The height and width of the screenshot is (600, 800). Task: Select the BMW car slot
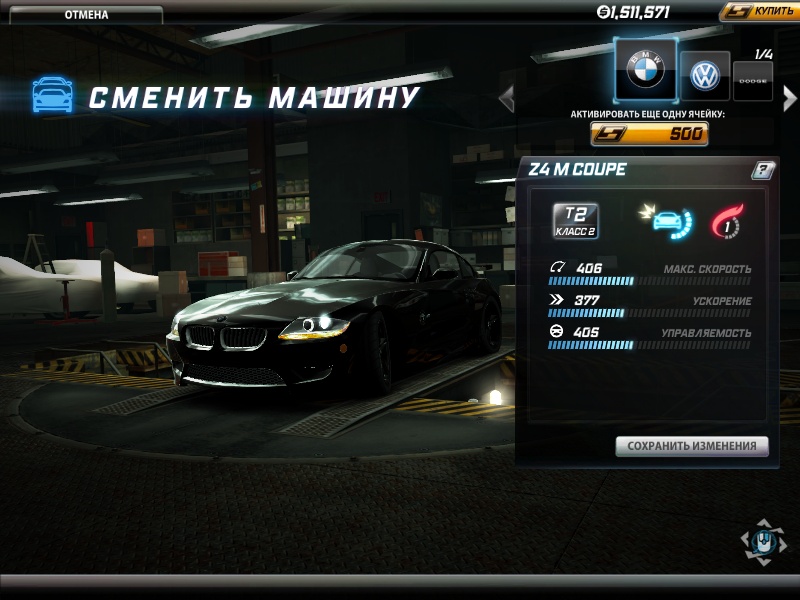645,70
